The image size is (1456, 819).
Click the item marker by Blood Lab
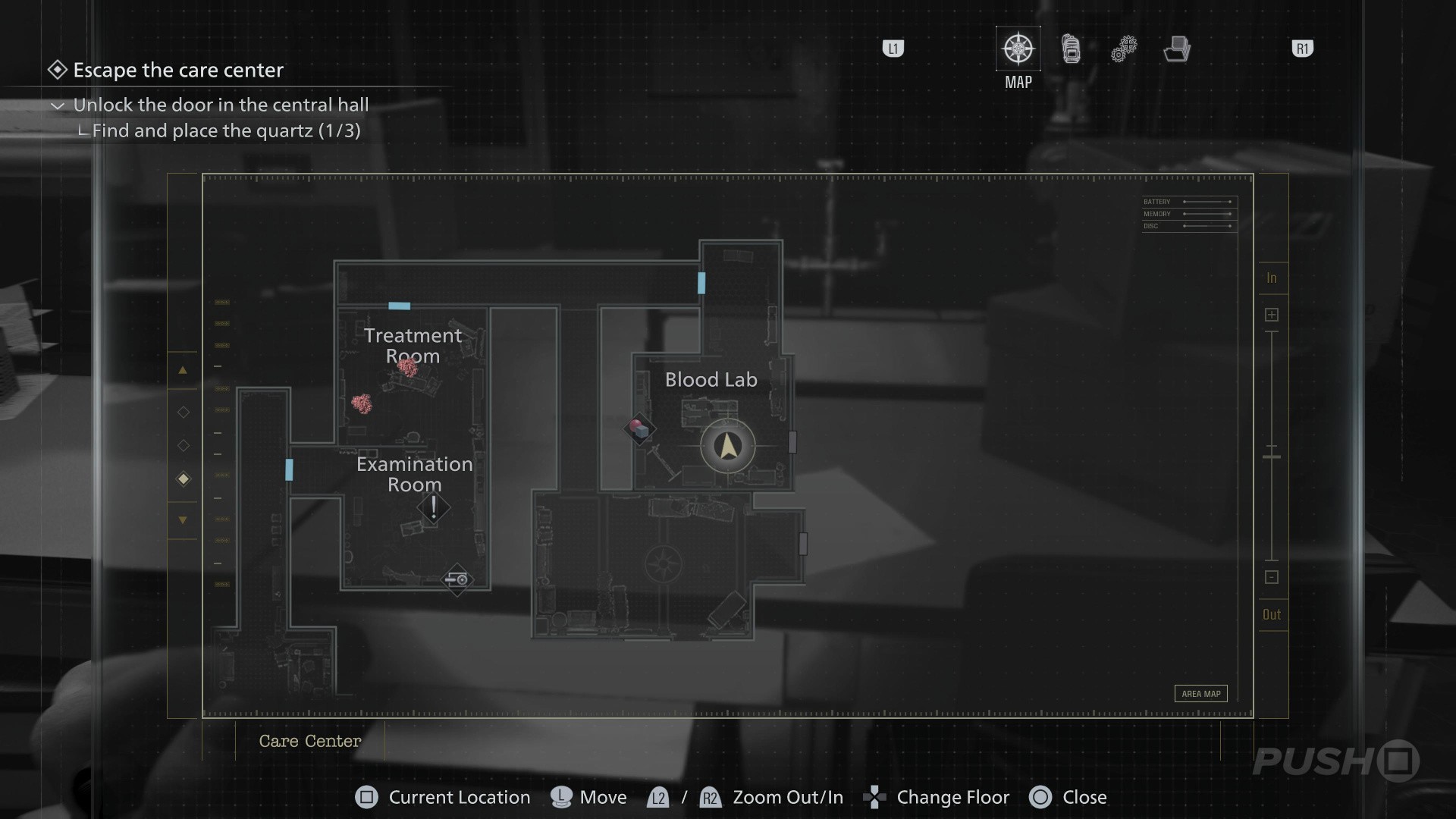pos(640,430)
